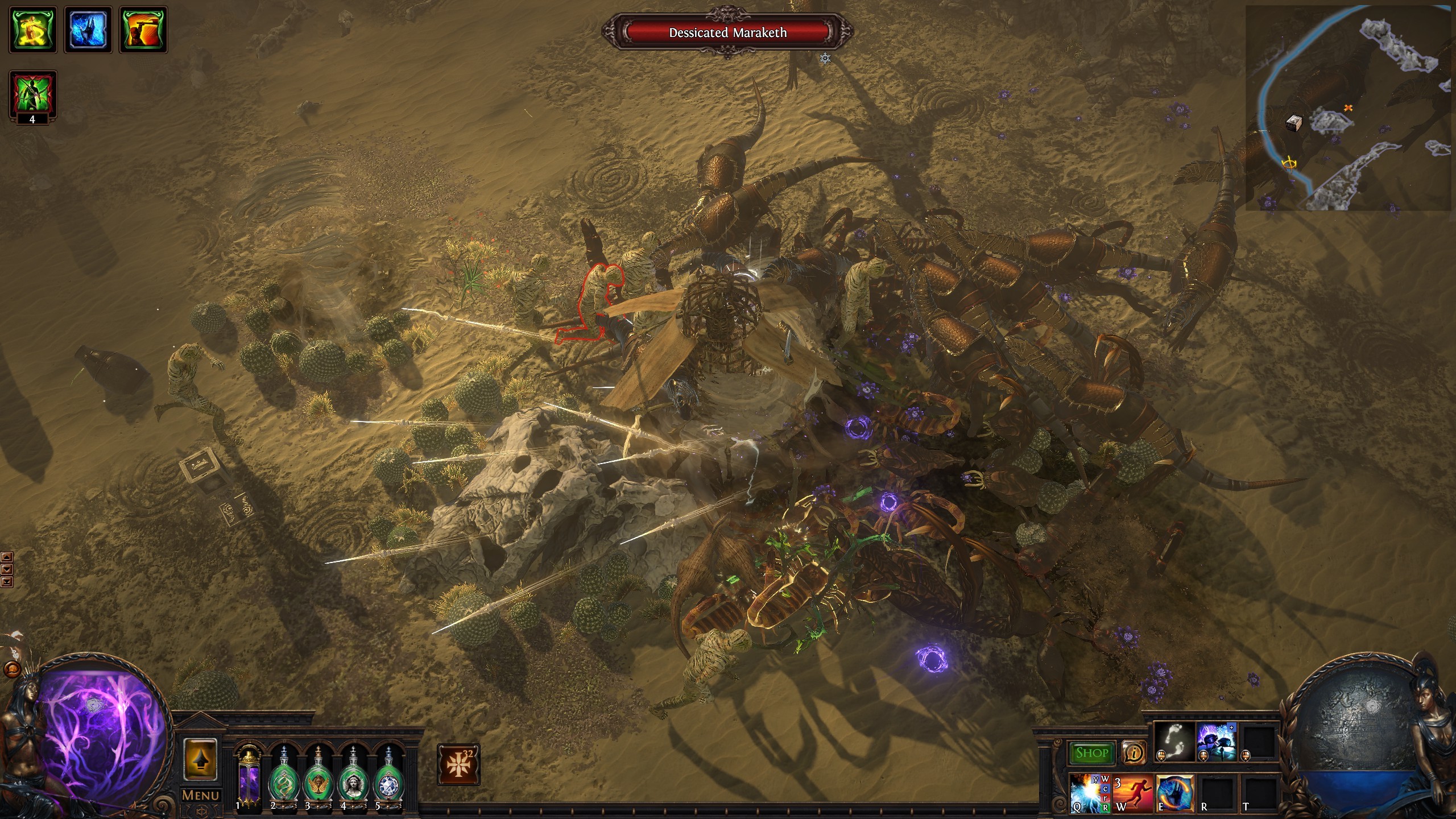Click the double-arrow control on the left edge

[7, 582]
